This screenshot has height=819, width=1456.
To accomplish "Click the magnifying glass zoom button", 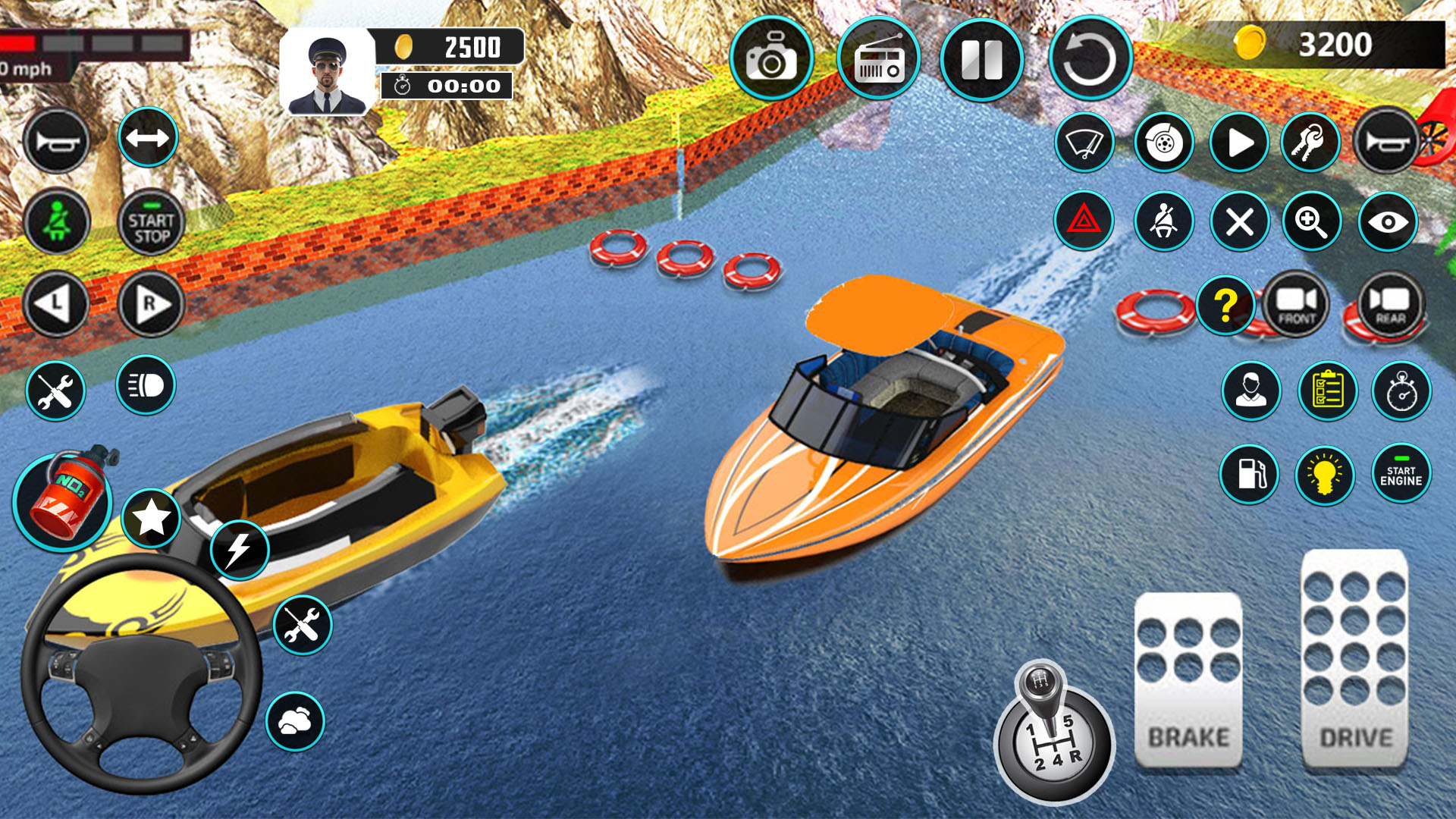I will tap(1311, 221).
